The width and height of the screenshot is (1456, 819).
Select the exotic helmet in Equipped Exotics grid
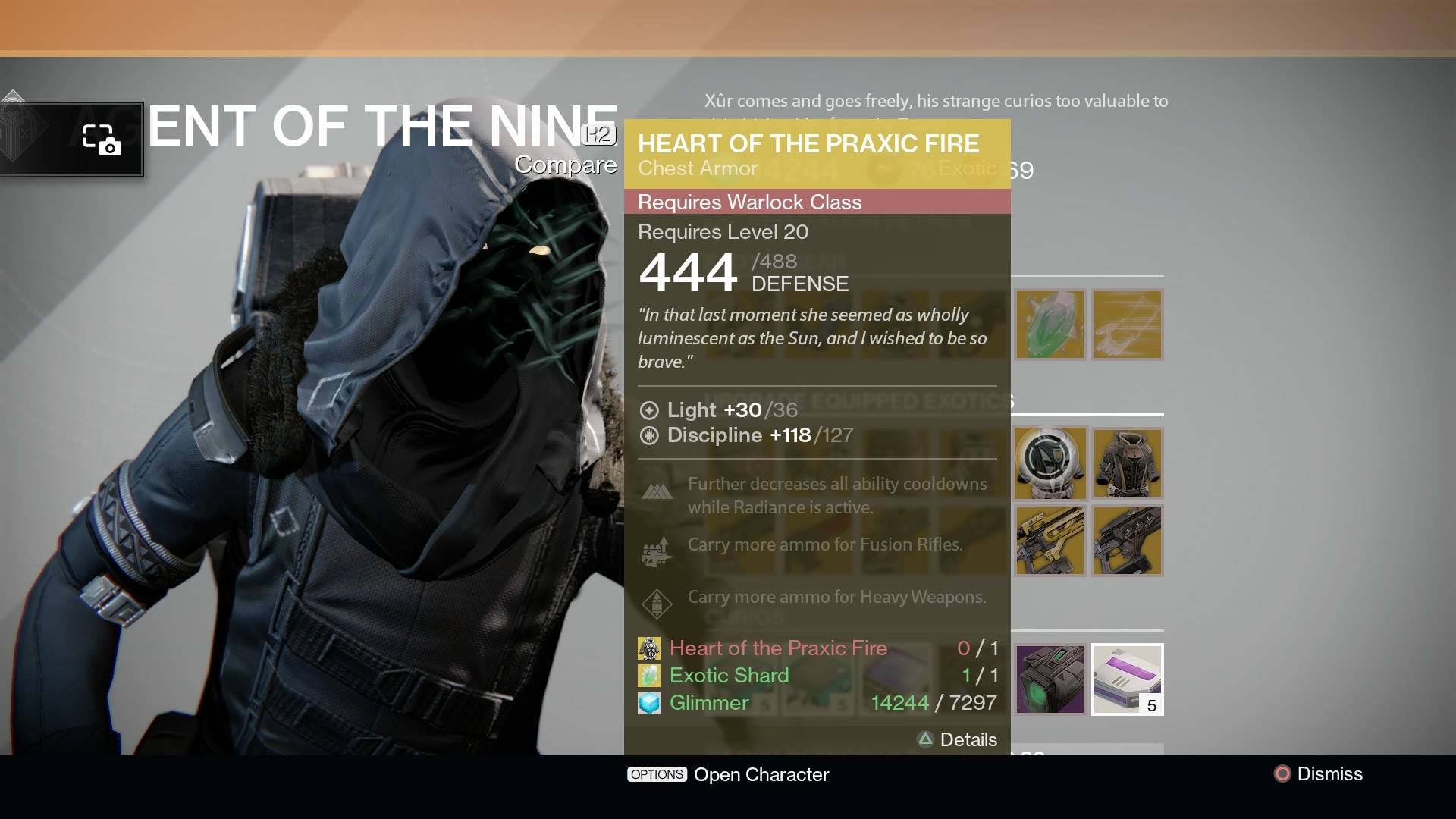pos(1052,463)
